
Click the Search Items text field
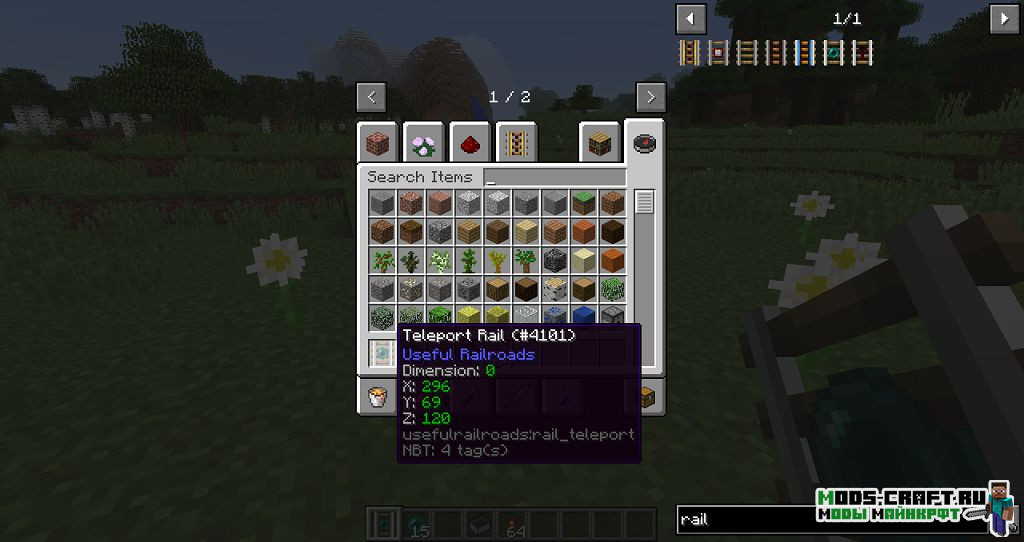click(555, 177)
